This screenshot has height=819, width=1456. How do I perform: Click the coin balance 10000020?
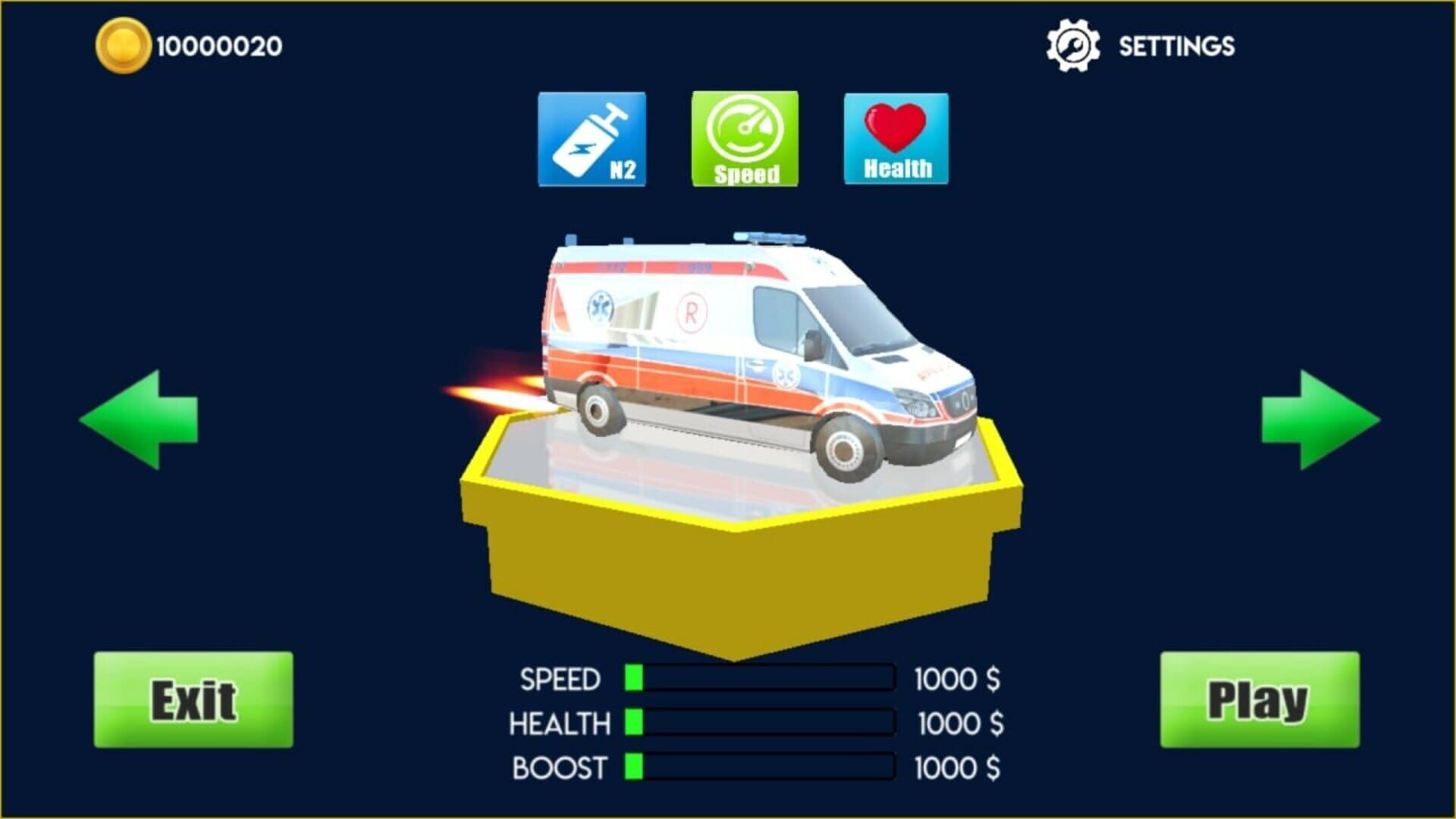pos(215,44)
